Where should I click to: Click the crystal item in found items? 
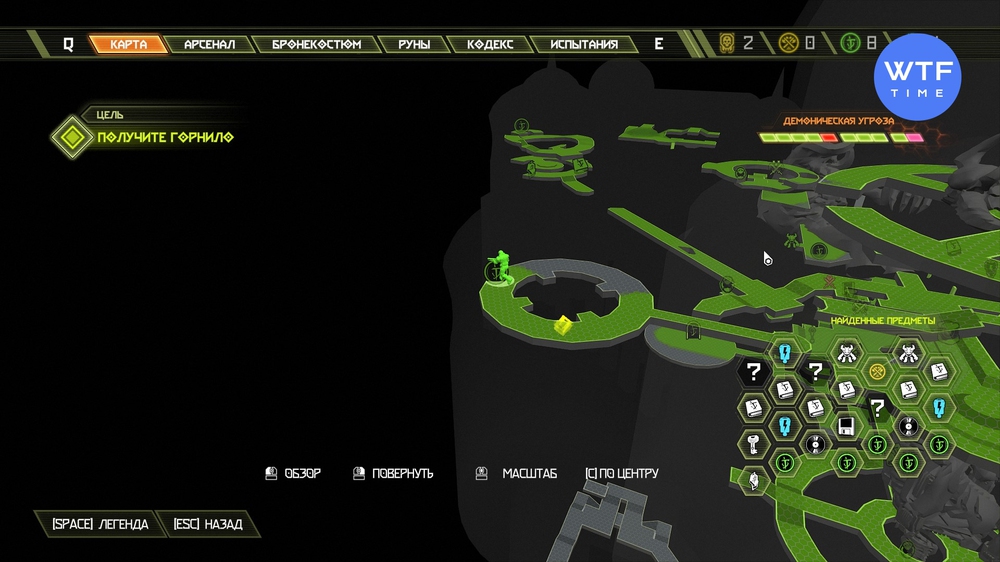pos(753,480)
